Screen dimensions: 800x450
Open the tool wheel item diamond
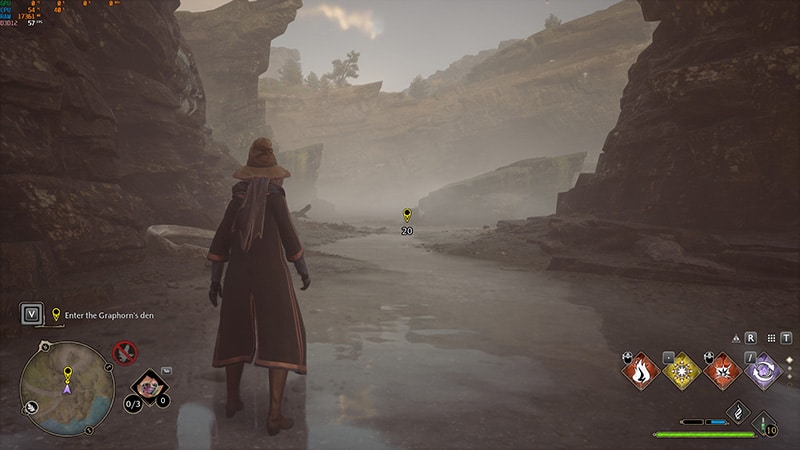(149, 385)
